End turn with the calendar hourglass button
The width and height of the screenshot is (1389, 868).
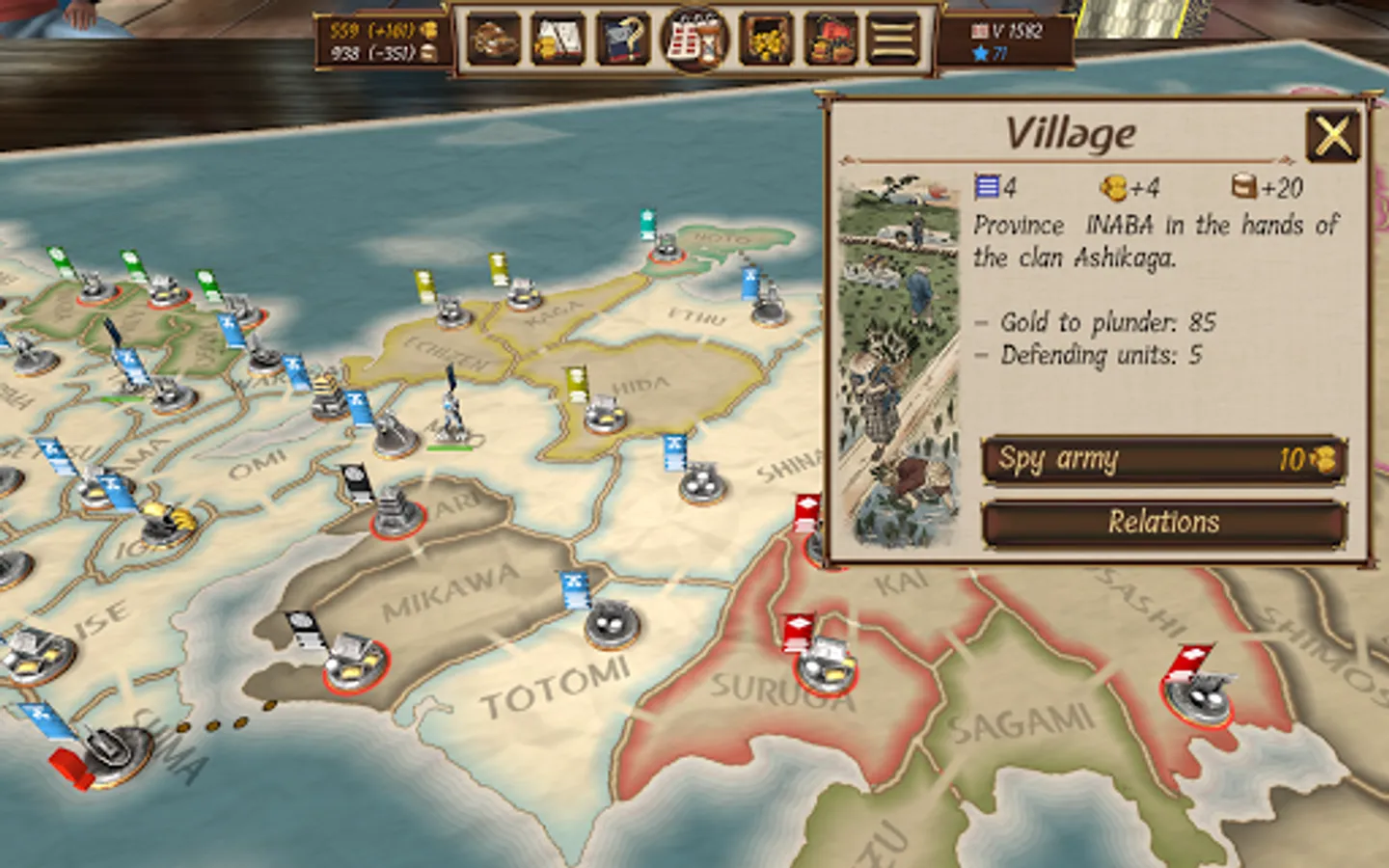[694, 40]
